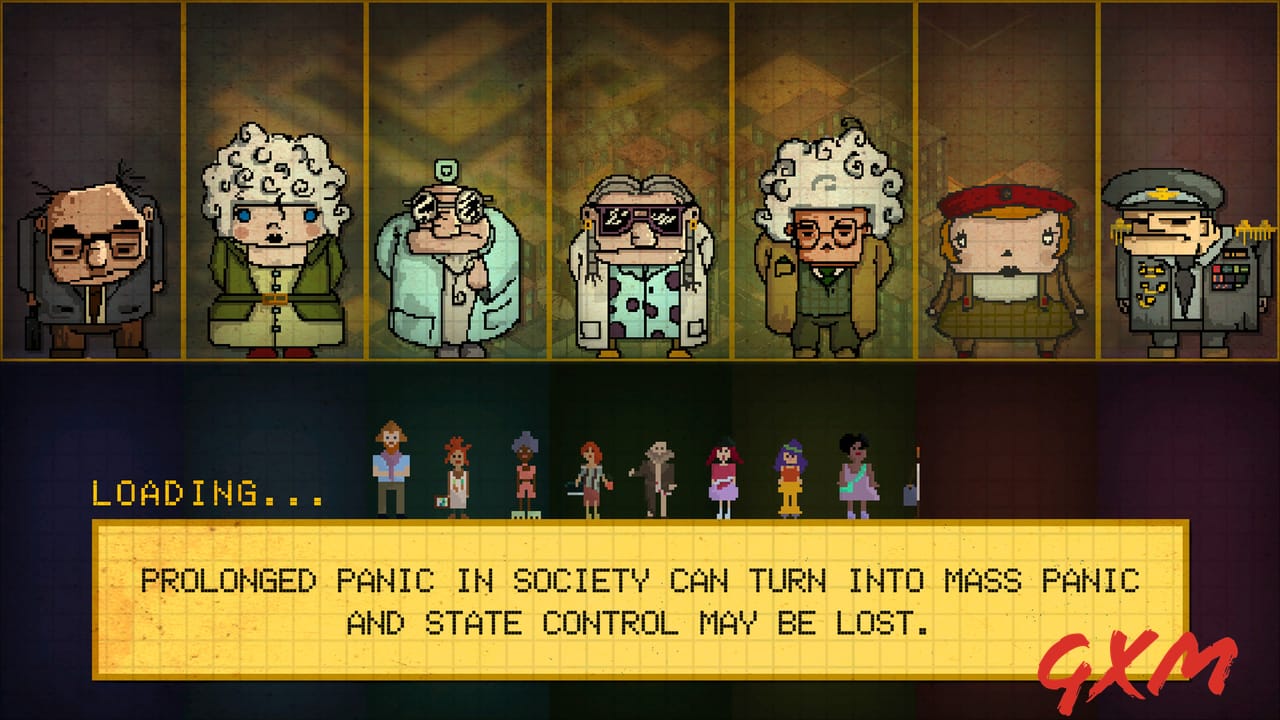Image resolution: width=1280 pixels, height=720 pixels.
Task: Click the red-haired girl holding a book sprite
Action: click(455, 470)
